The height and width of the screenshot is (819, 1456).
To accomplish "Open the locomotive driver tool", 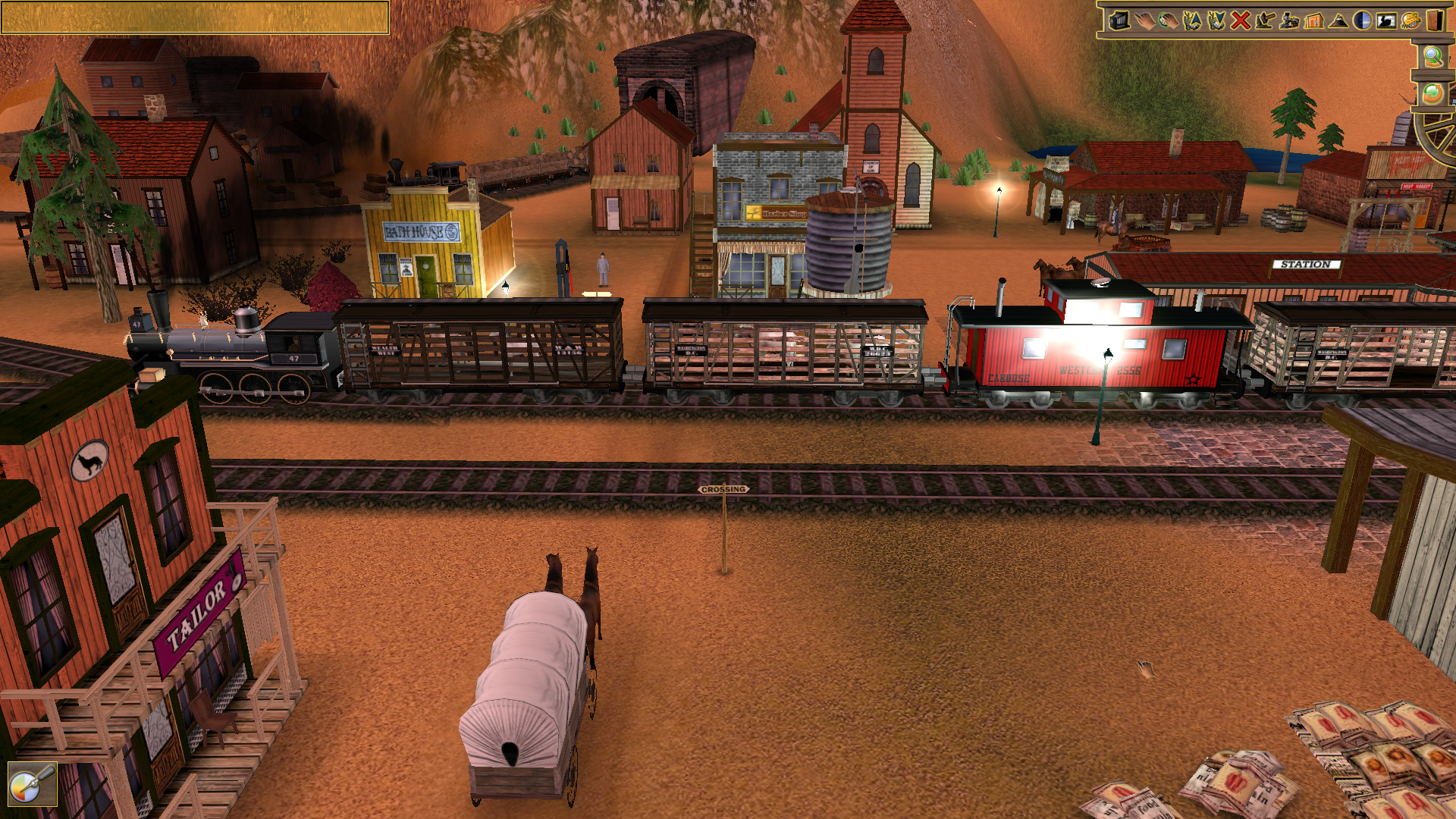I will [x=1289, y=20].
